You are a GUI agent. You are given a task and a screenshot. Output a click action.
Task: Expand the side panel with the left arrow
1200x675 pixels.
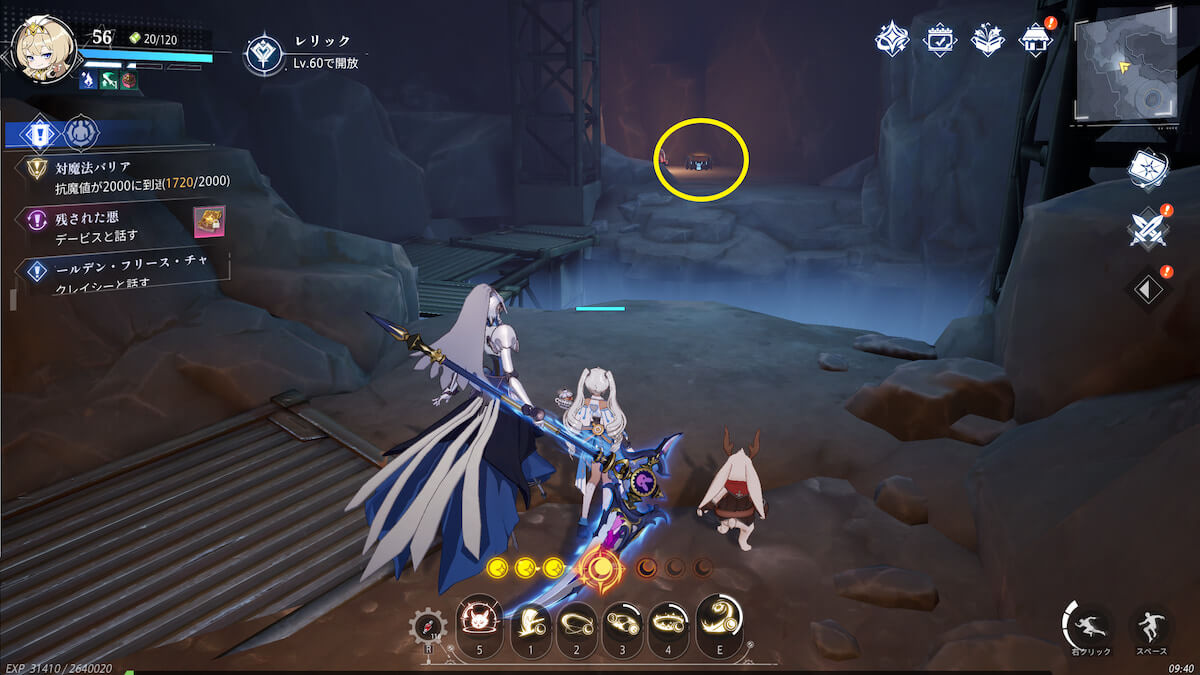(1146, 289)
